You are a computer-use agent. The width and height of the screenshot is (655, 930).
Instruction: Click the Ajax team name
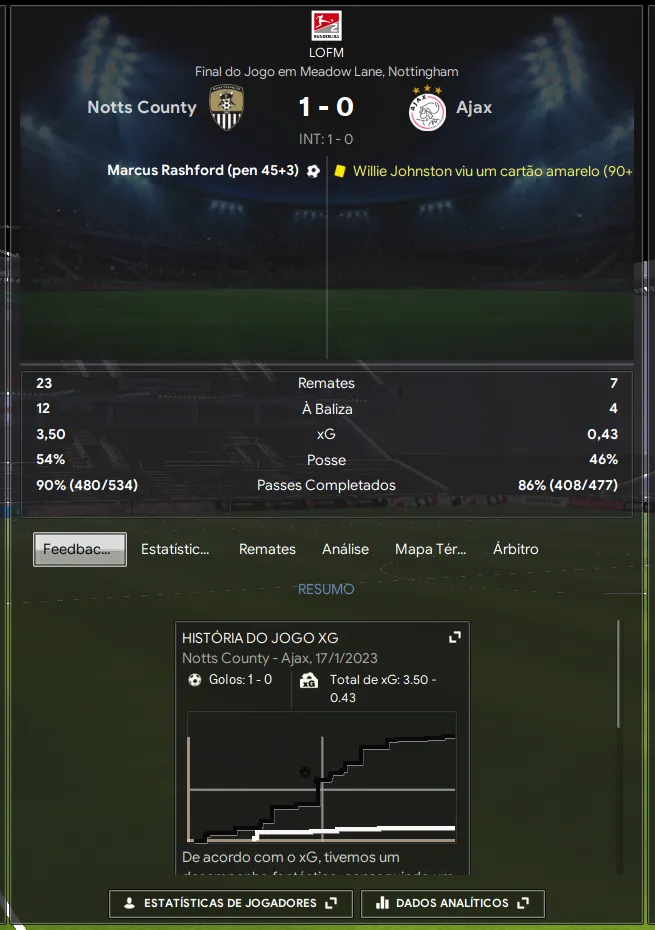tap(474, 107)
